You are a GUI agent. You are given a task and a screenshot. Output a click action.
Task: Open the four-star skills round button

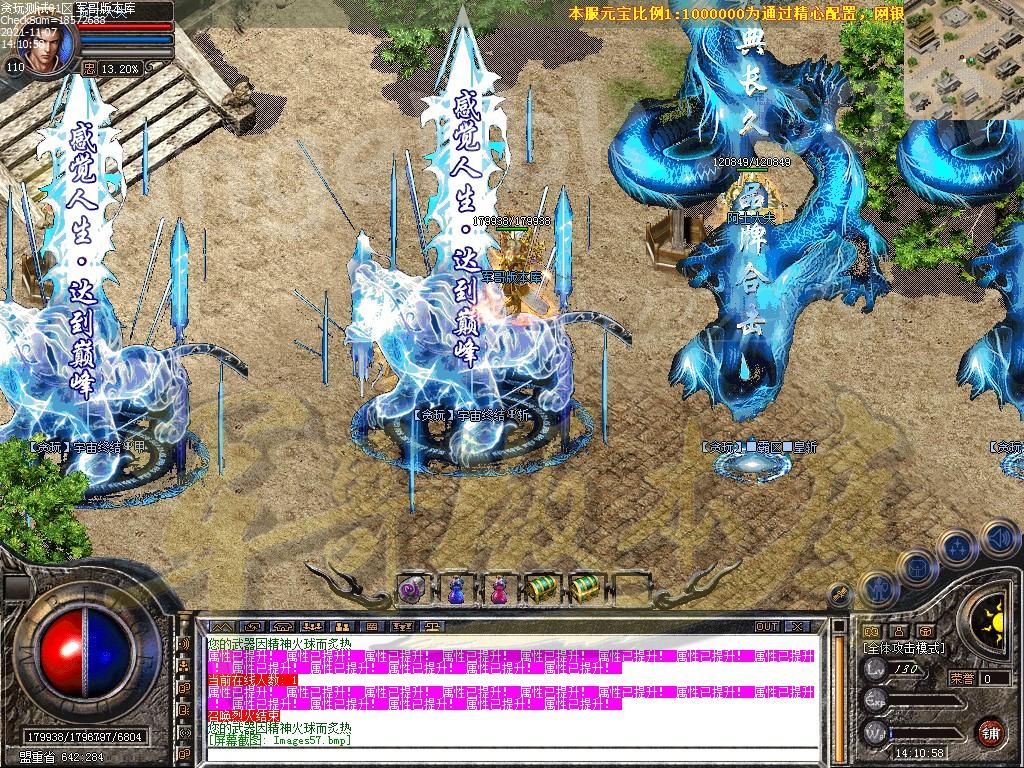(x=957, y=548)
